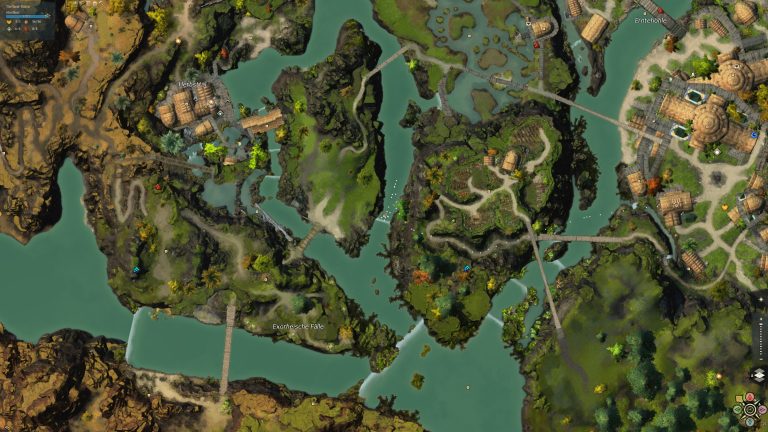Choose the purple icon on the map wheel

click(x=762, y=409)
